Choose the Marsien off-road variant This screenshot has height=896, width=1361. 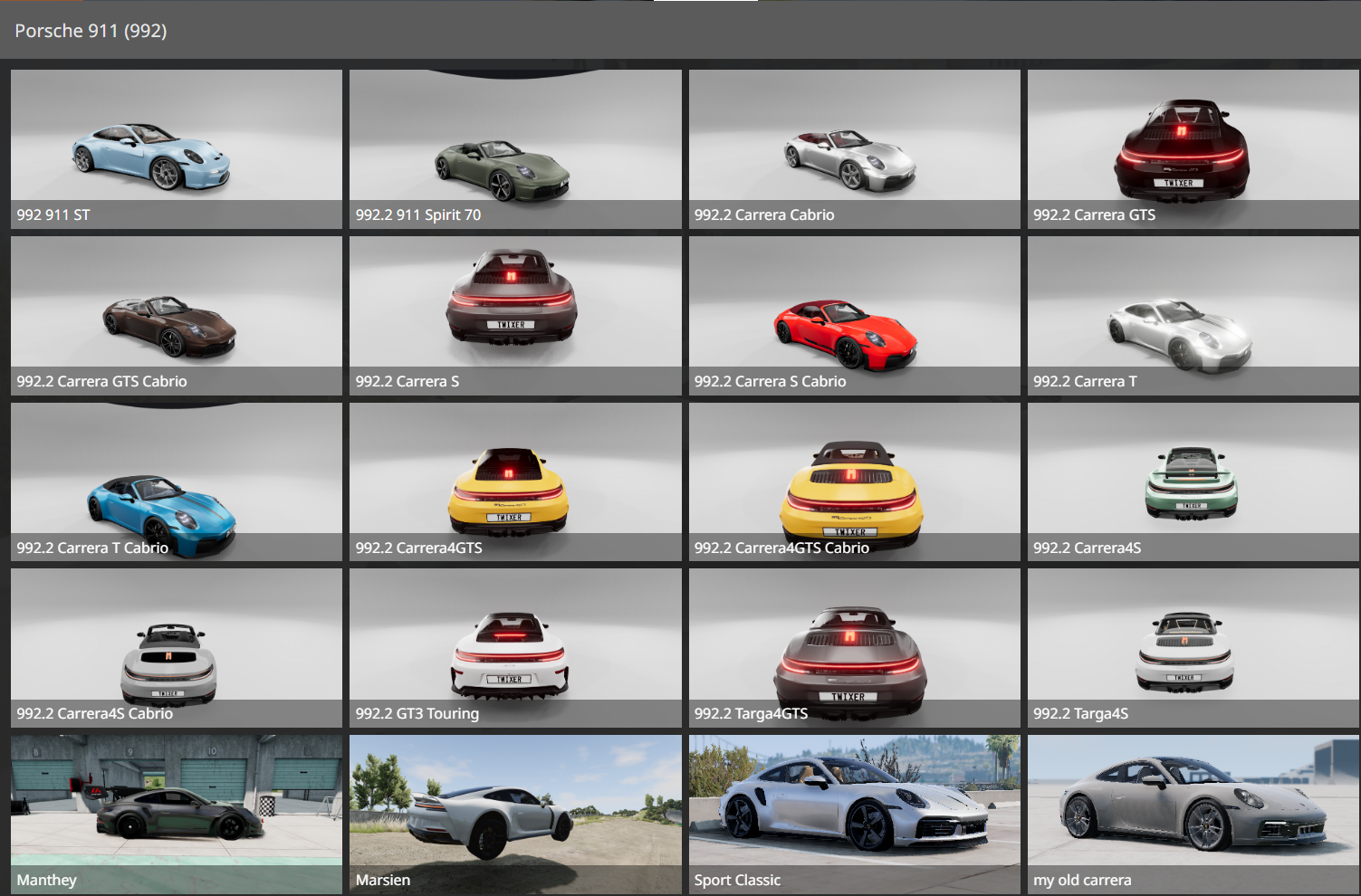(x=515, y=814)
